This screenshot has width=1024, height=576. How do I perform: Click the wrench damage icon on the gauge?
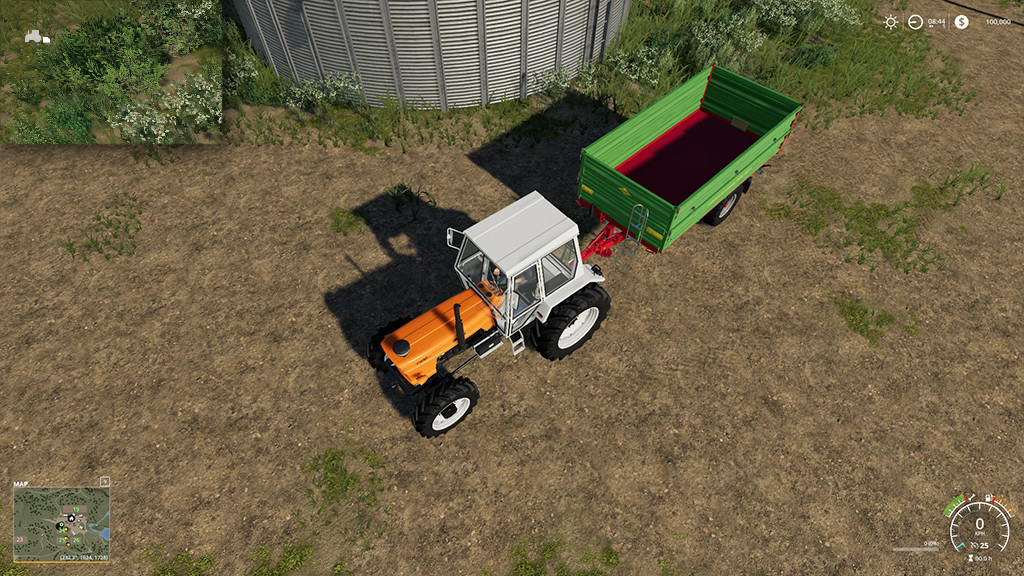(970, 497)
